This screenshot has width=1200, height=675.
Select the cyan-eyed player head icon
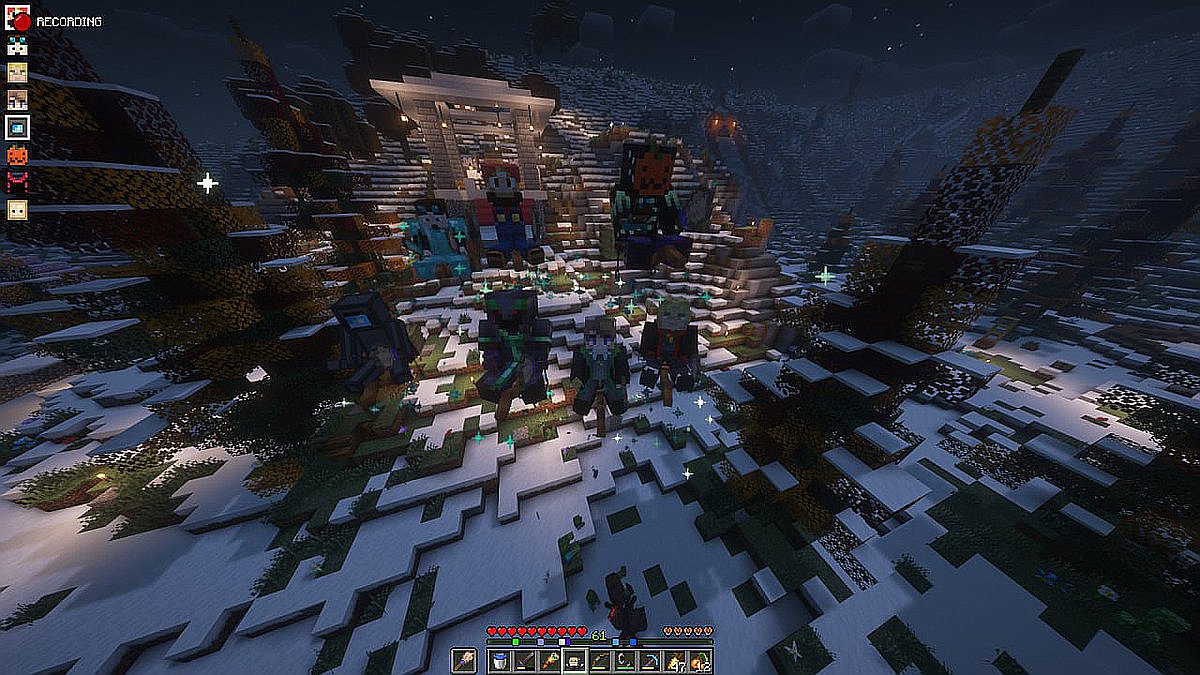[18, 45]
